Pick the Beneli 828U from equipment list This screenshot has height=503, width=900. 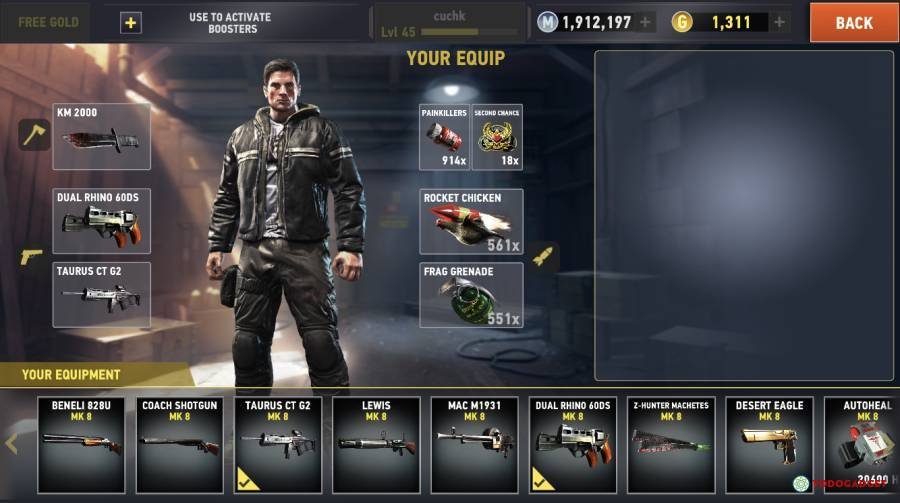coord(81,444)
